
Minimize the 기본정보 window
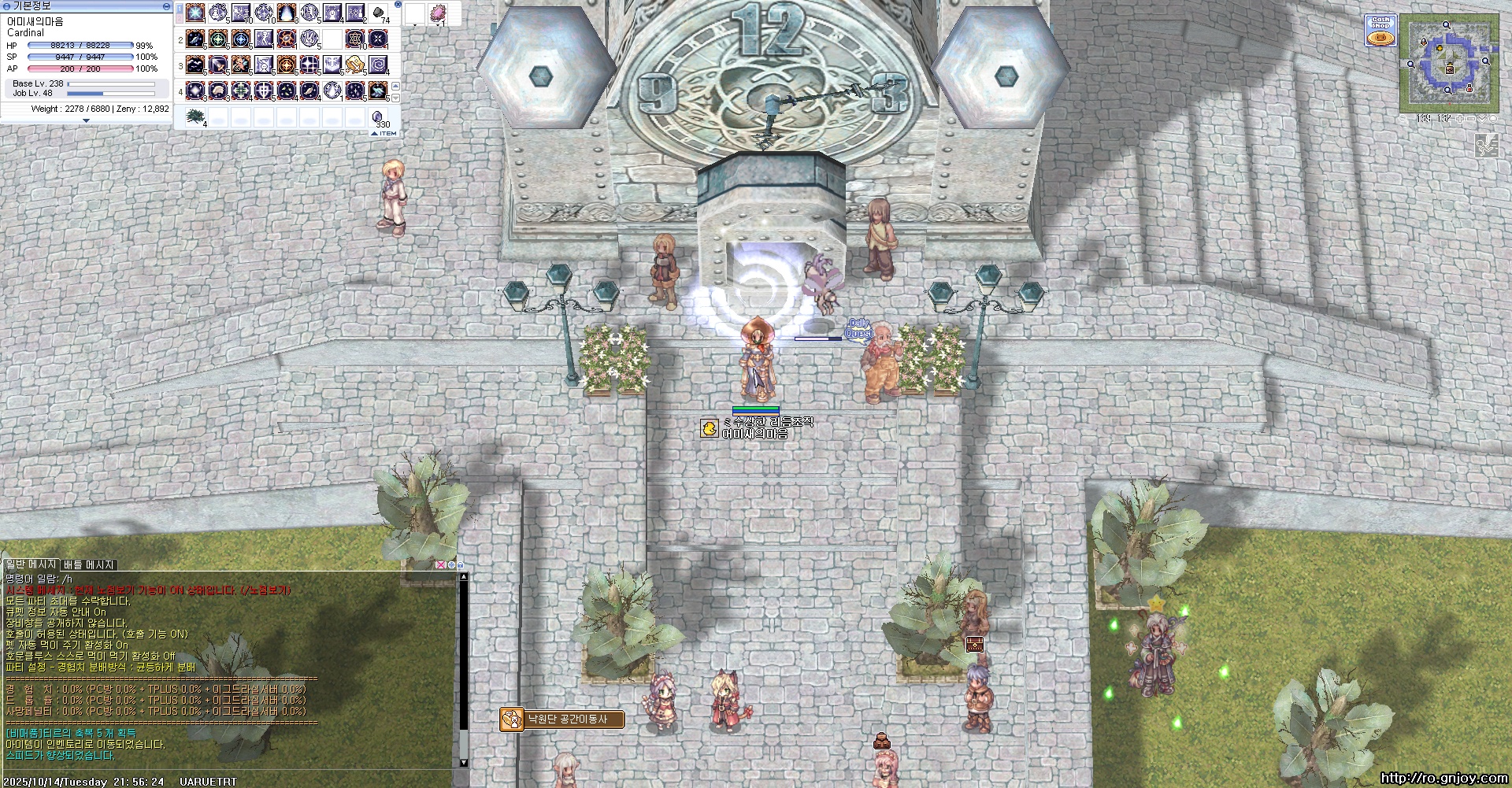[x=166, y=6]
